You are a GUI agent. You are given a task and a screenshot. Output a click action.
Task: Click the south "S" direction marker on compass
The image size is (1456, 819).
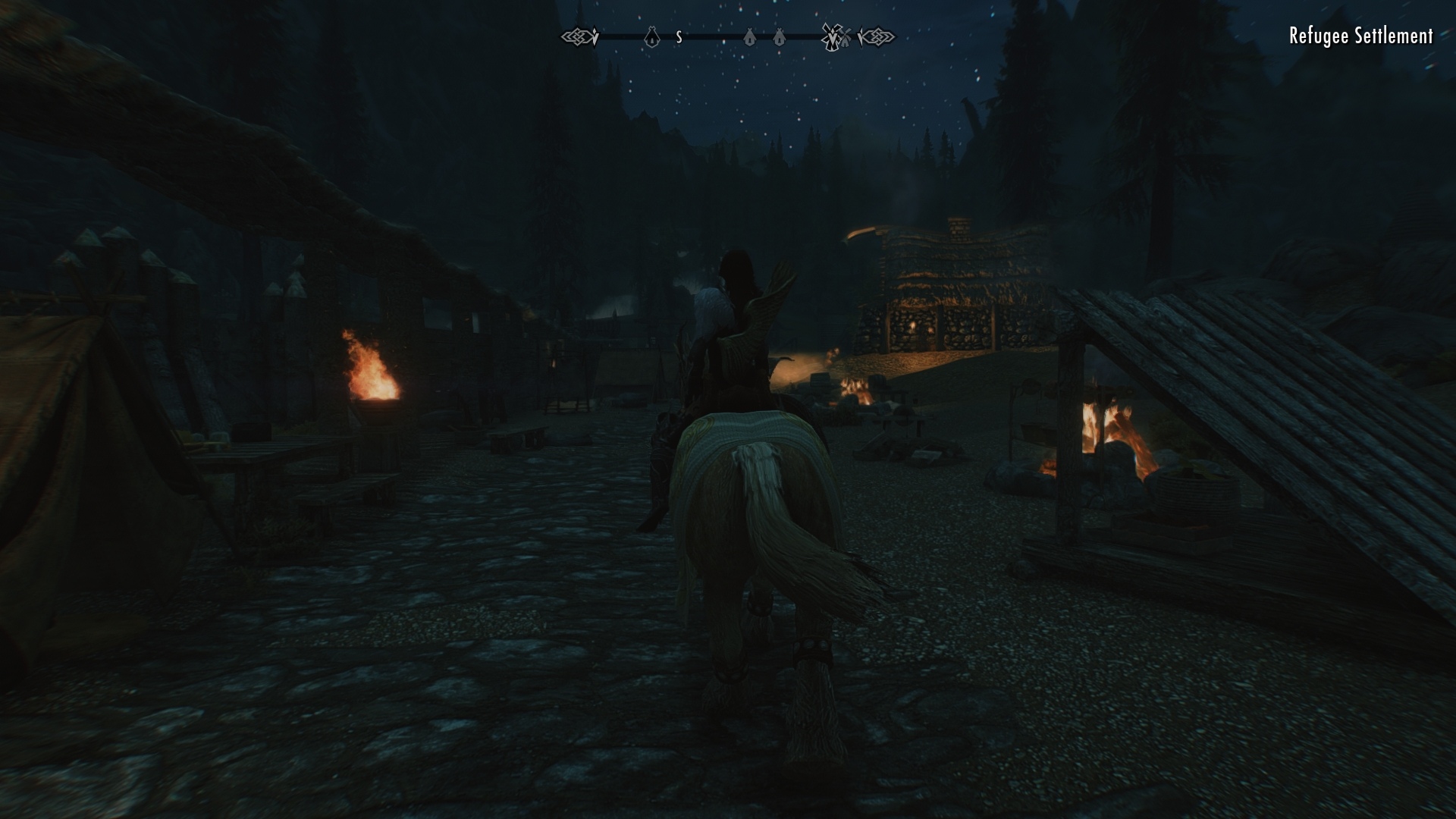click(678, 35)
